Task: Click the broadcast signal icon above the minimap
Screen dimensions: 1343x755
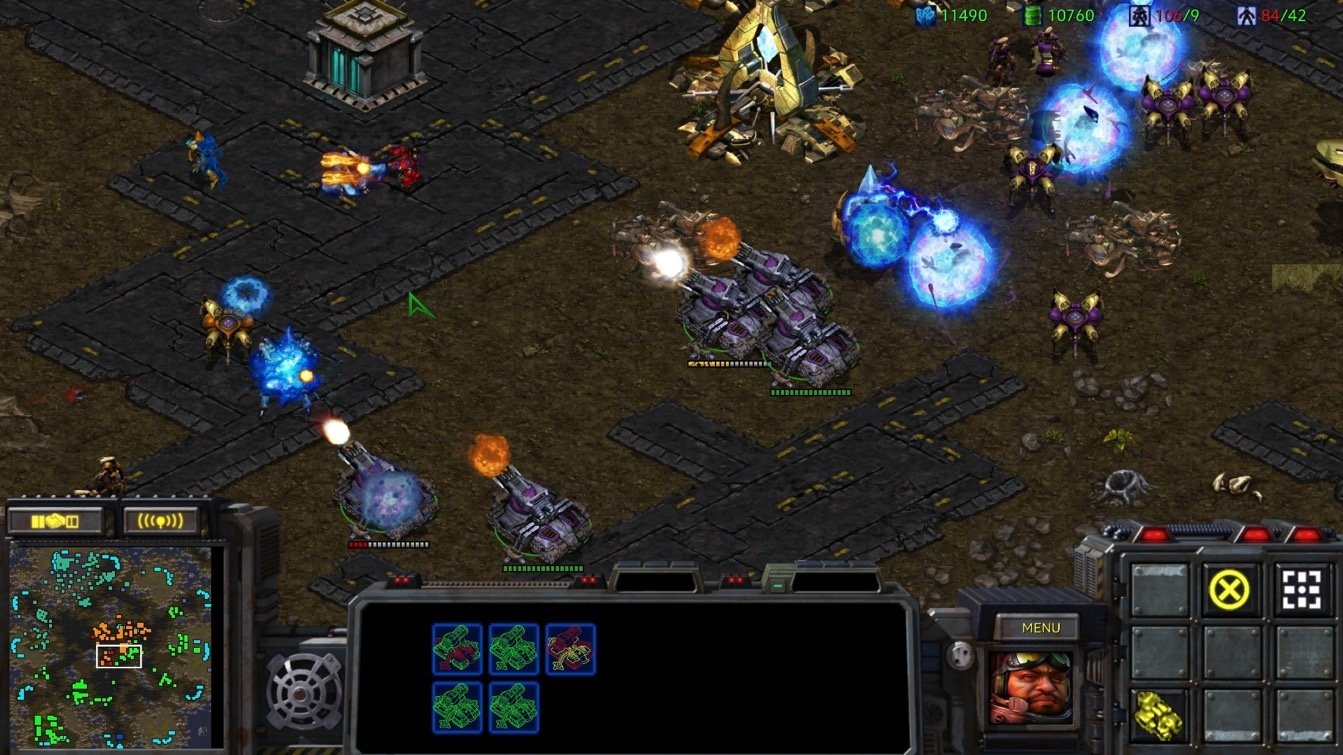Action: pos(160,518)
